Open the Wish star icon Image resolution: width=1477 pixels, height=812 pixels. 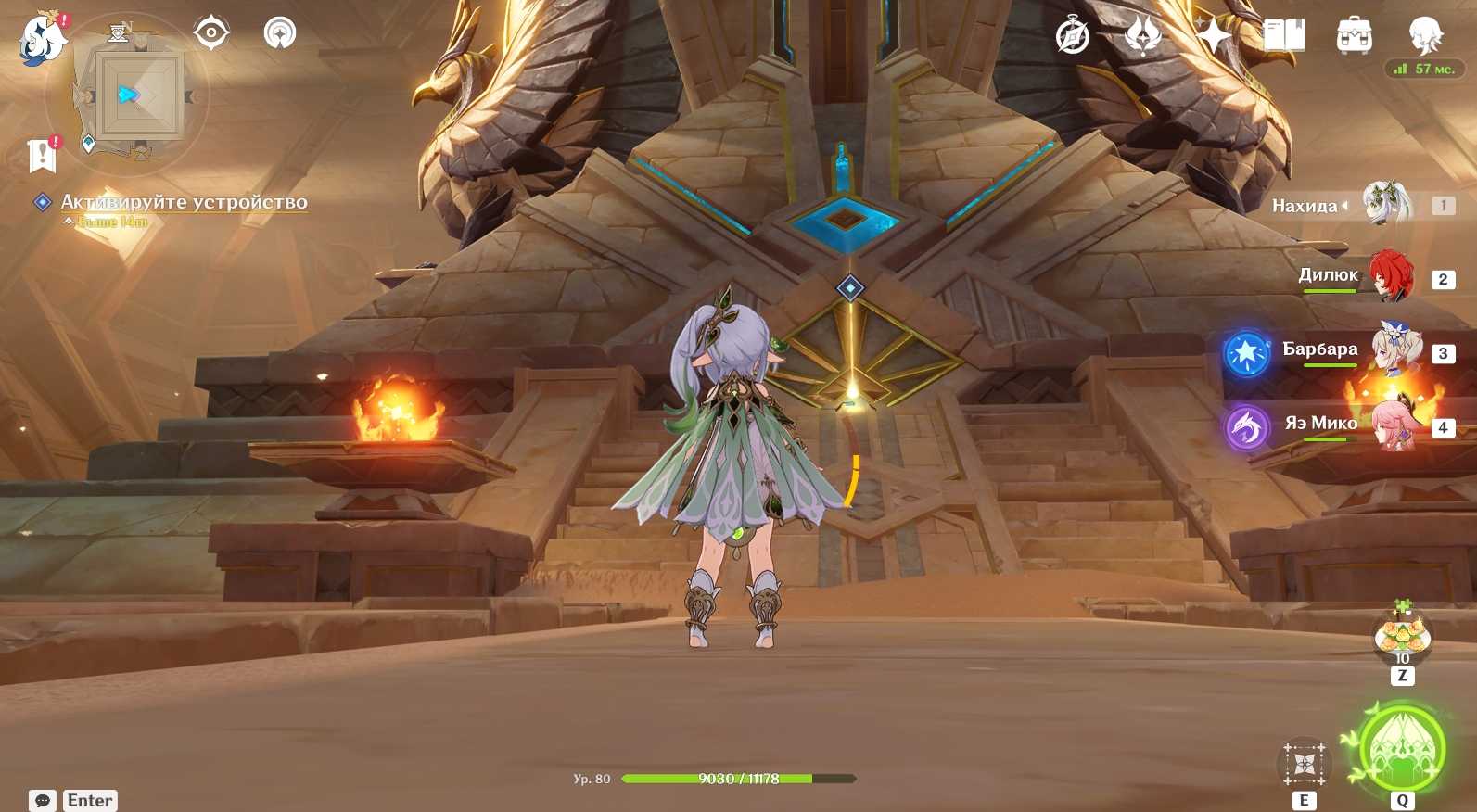(x=1214, y=37)
